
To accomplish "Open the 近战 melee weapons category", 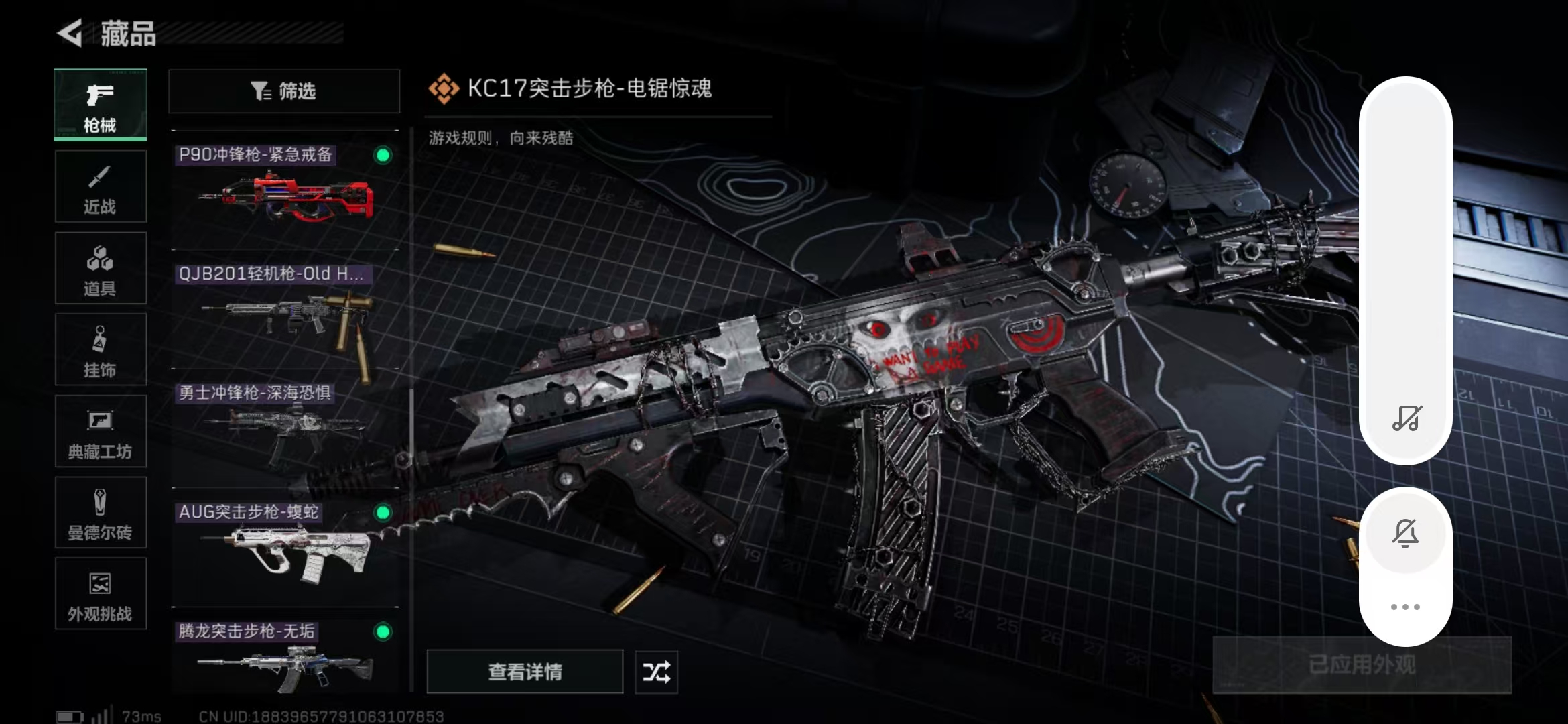I will (99, 186).
